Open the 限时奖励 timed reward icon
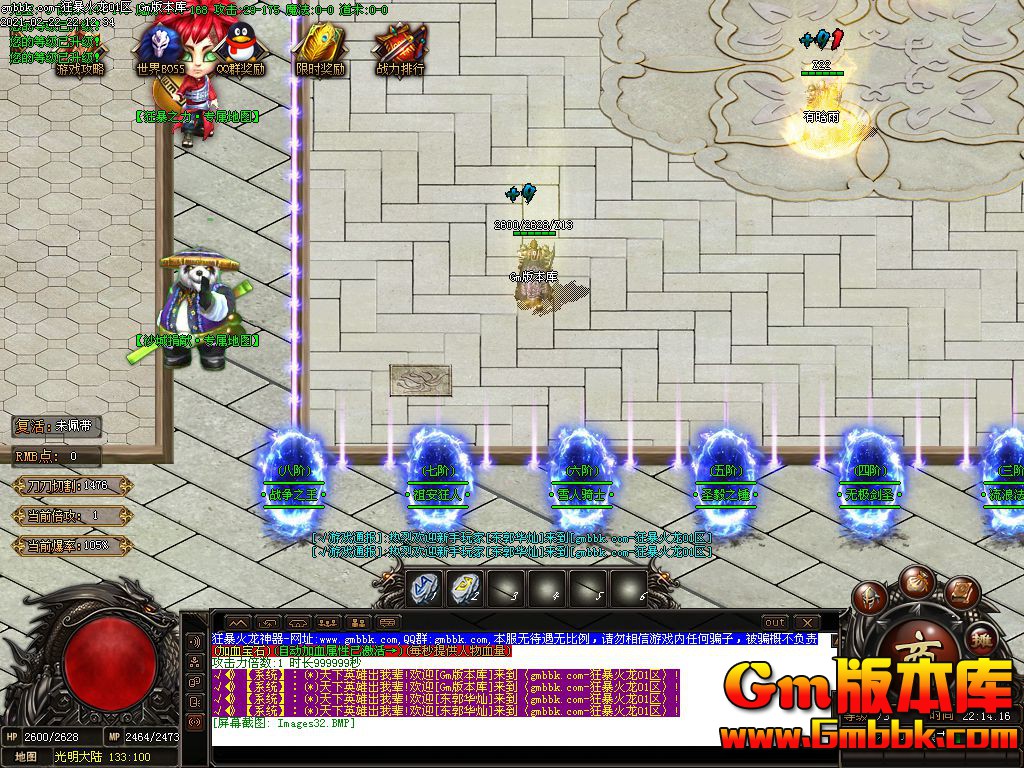 [320, 50]
